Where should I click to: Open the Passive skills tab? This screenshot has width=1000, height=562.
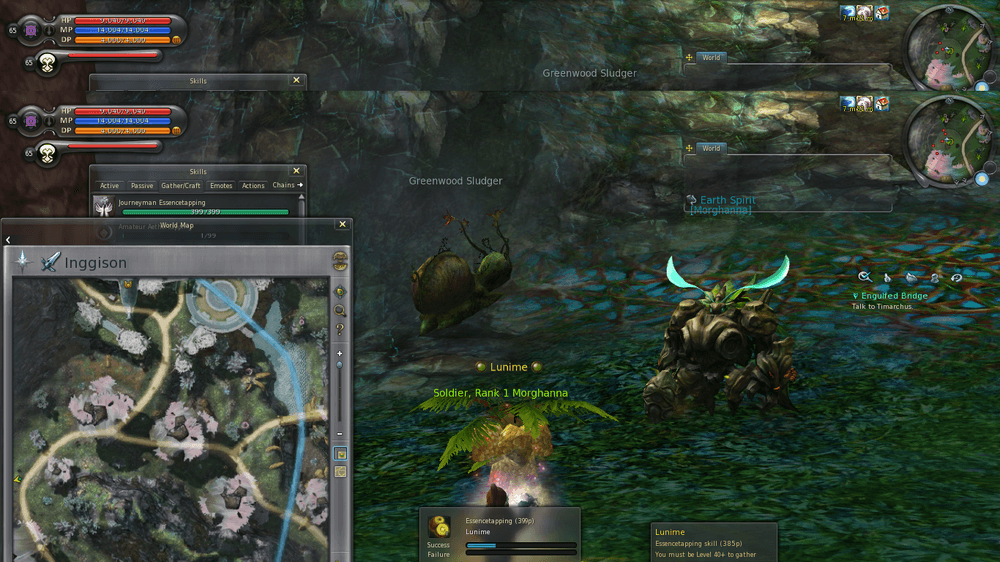point(142,185)
